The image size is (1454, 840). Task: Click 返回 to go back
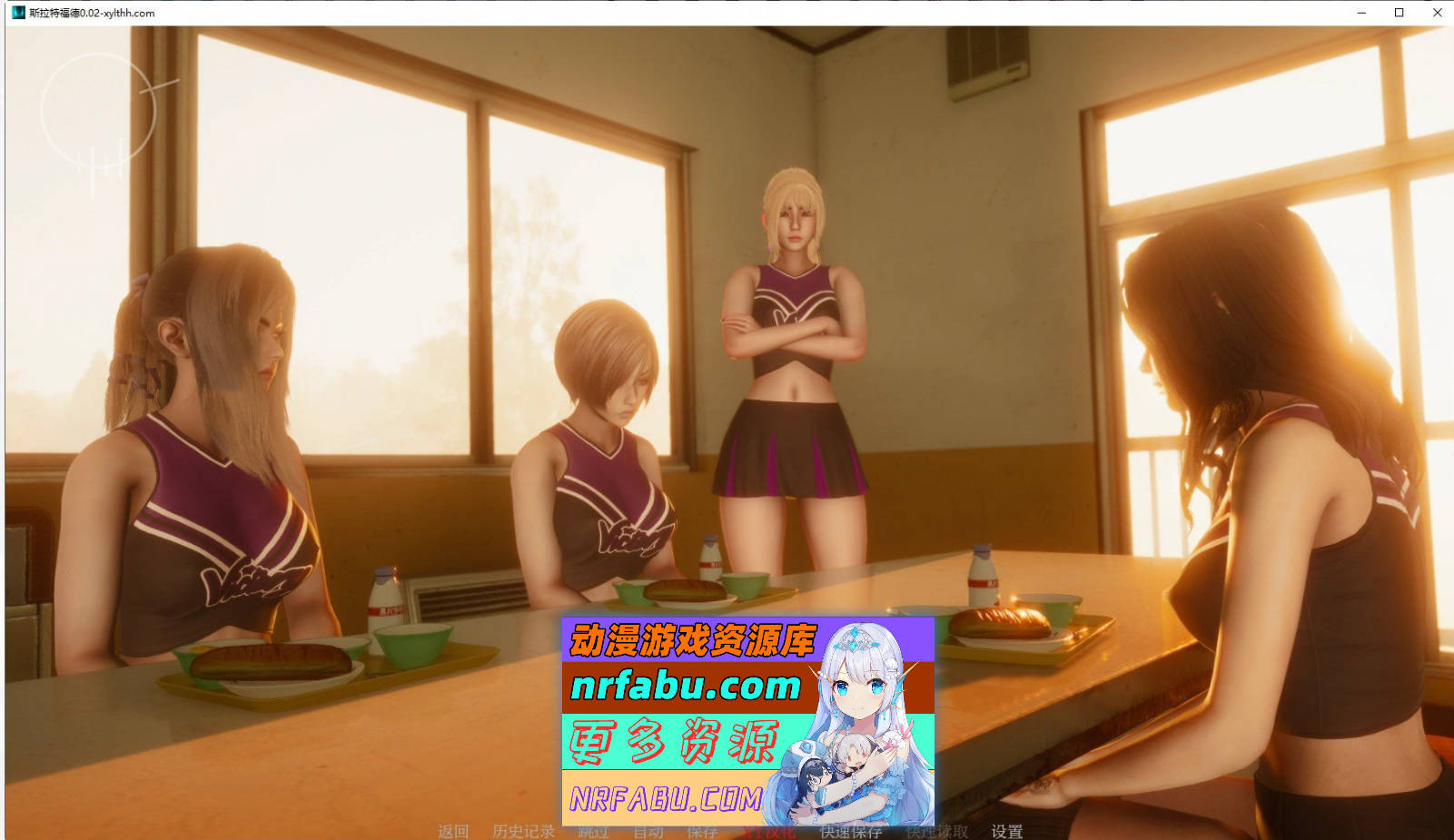point(453,831)
